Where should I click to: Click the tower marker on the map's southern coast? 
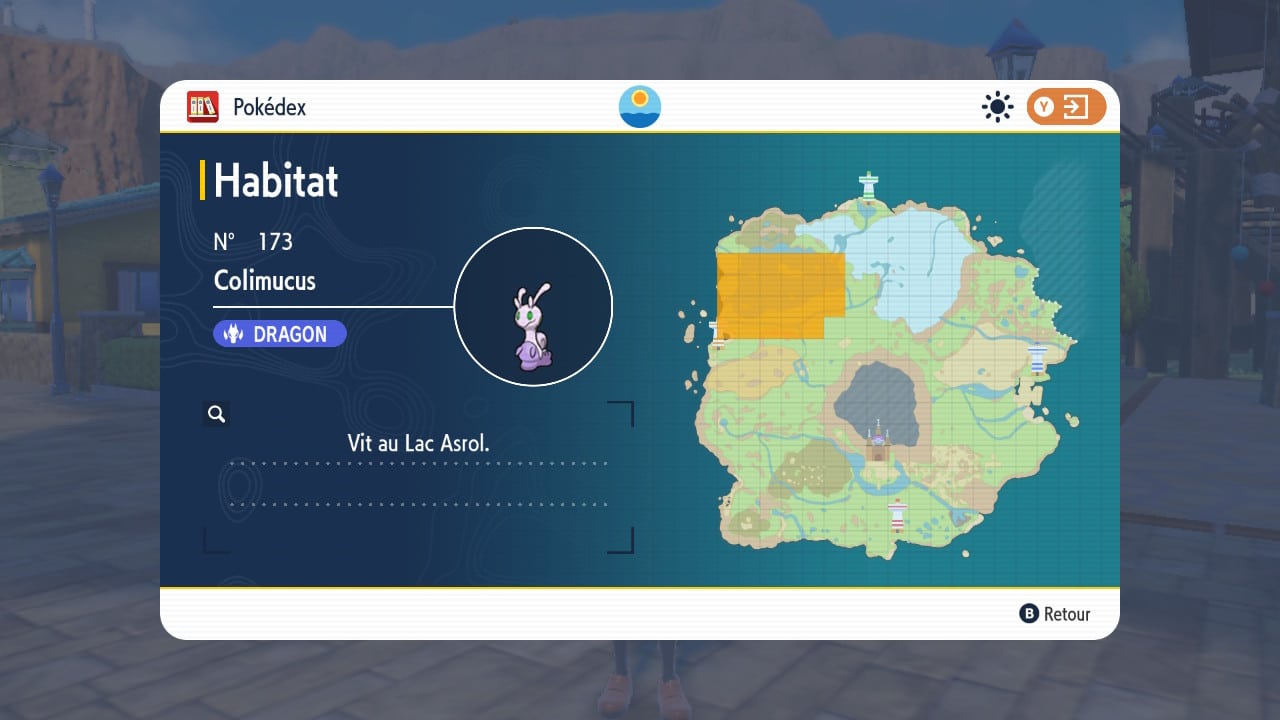tap(898, 514)
